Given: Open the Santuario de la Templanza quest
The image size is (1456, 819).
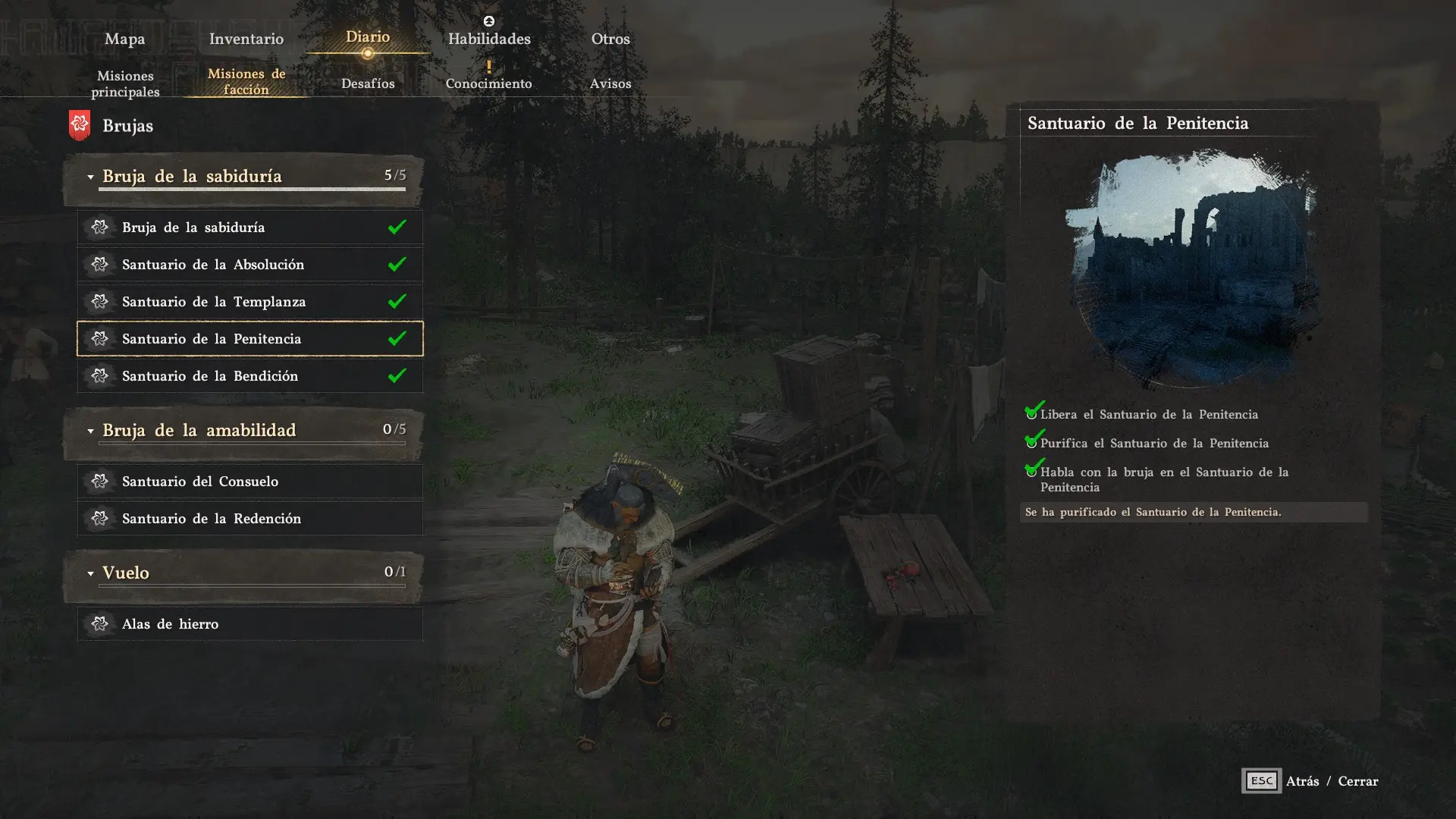Looking at the screenshot, I should coord(249,302).
